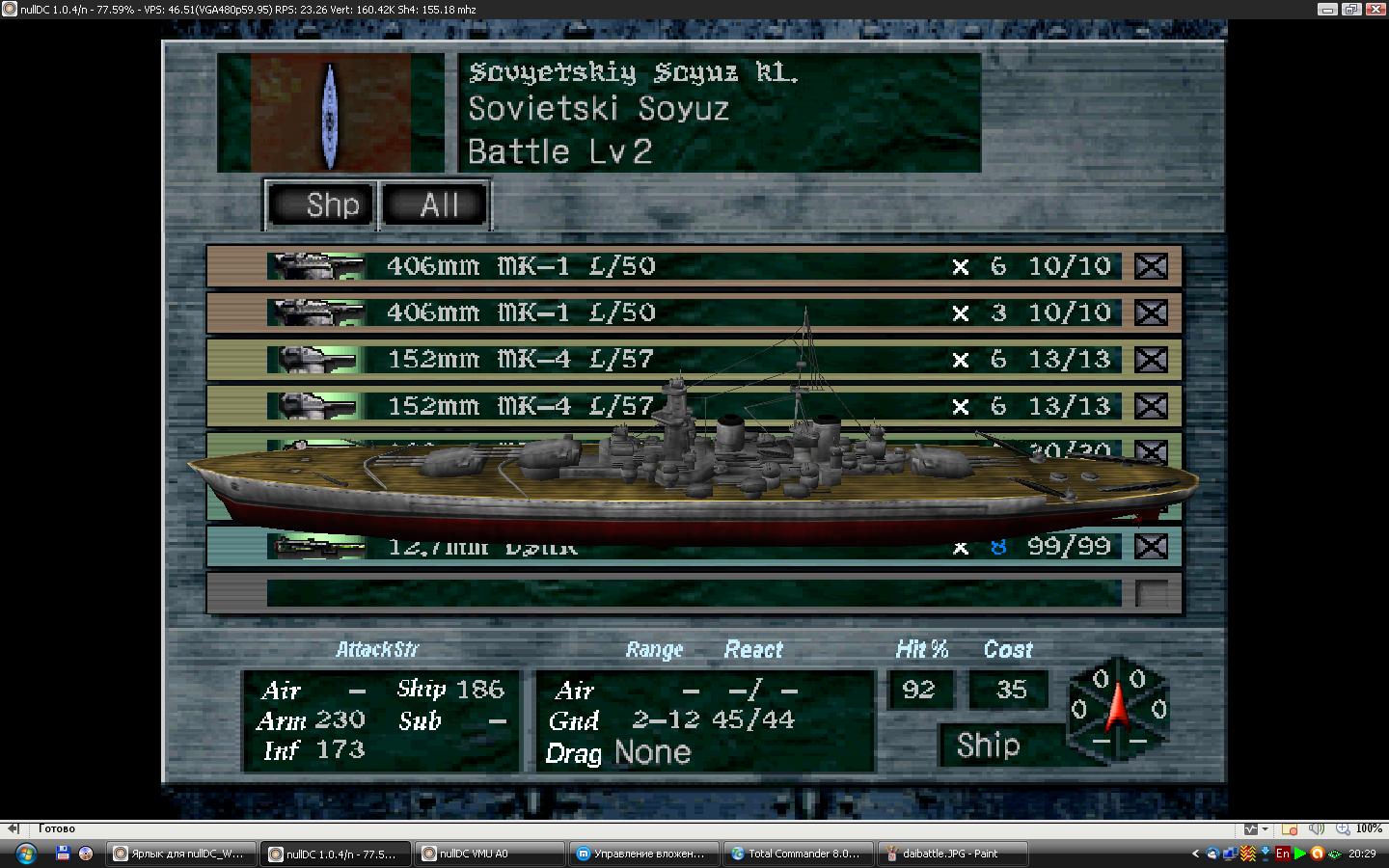Screen dimensions: 1389x868
Task: Click the Ship button
Action: 989,746
